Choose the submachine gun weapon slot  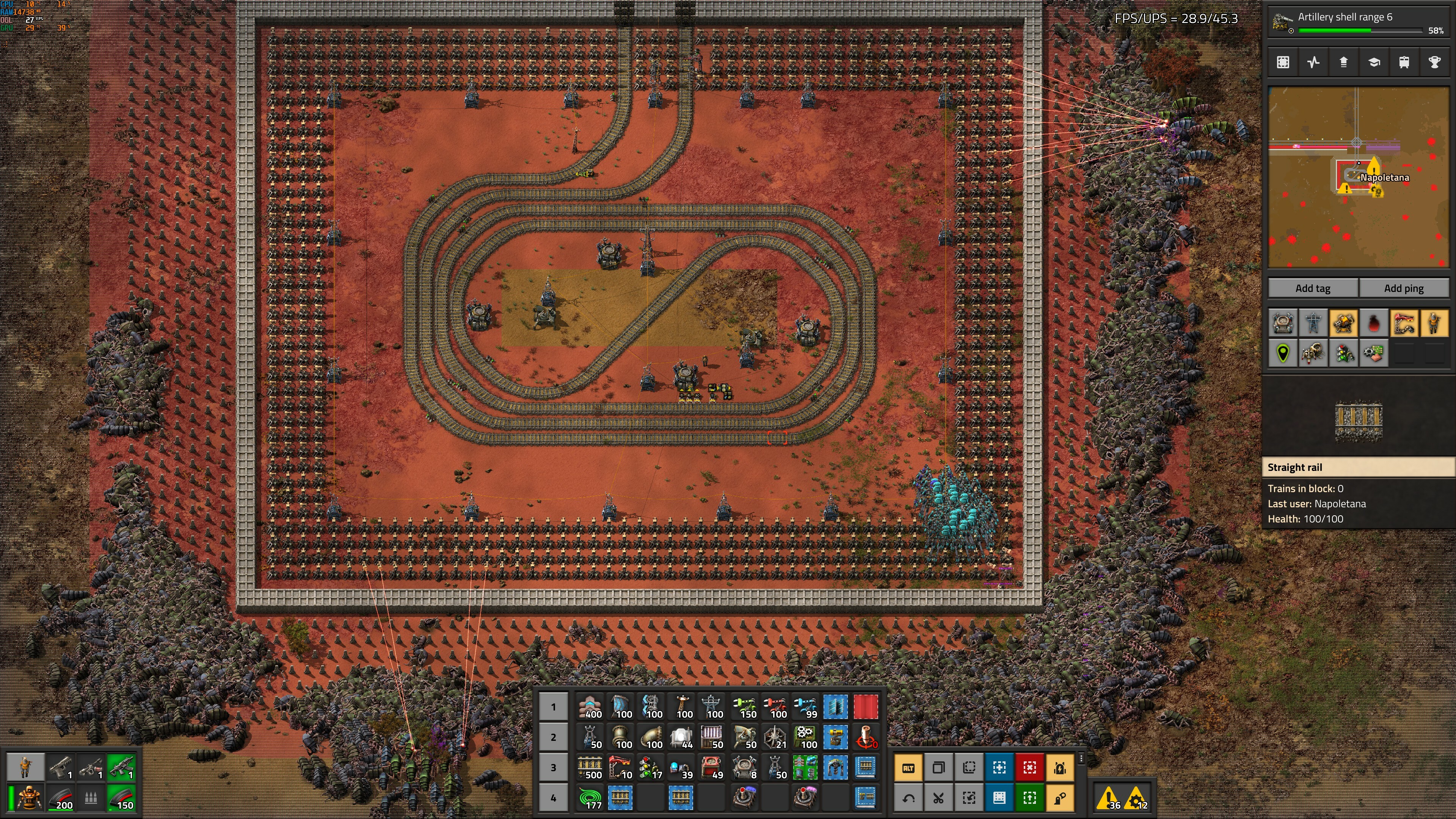coord(91,767)
